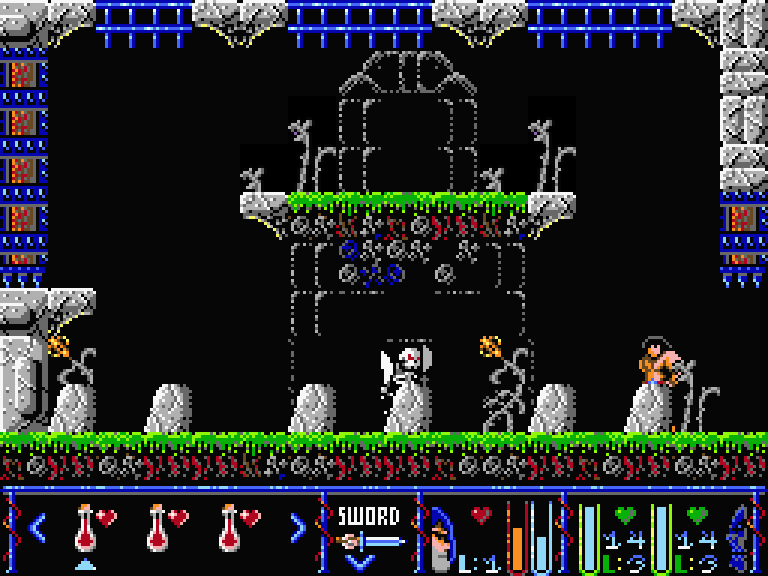
Task: Select the SWORD weapon icon
Action: 368,541
